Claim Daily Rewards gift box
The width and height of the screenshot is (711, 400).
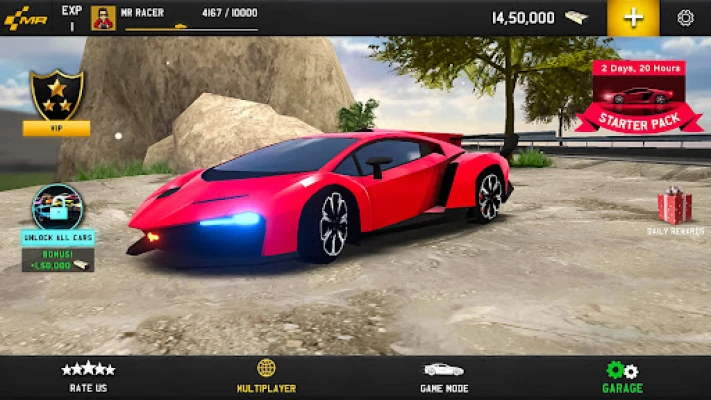click(x=674, y=208)
